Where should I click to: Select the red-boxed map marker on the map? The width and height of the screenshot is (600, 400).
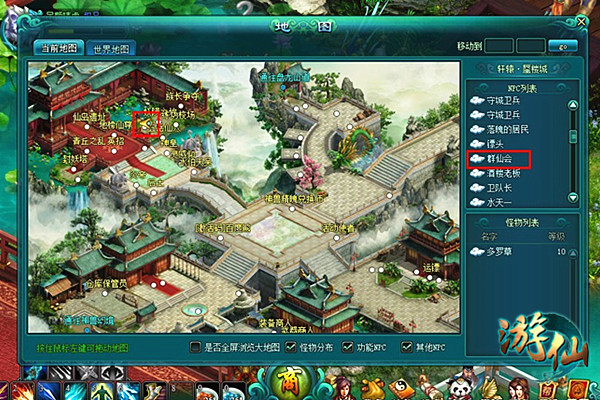click(x=146, y=123)
